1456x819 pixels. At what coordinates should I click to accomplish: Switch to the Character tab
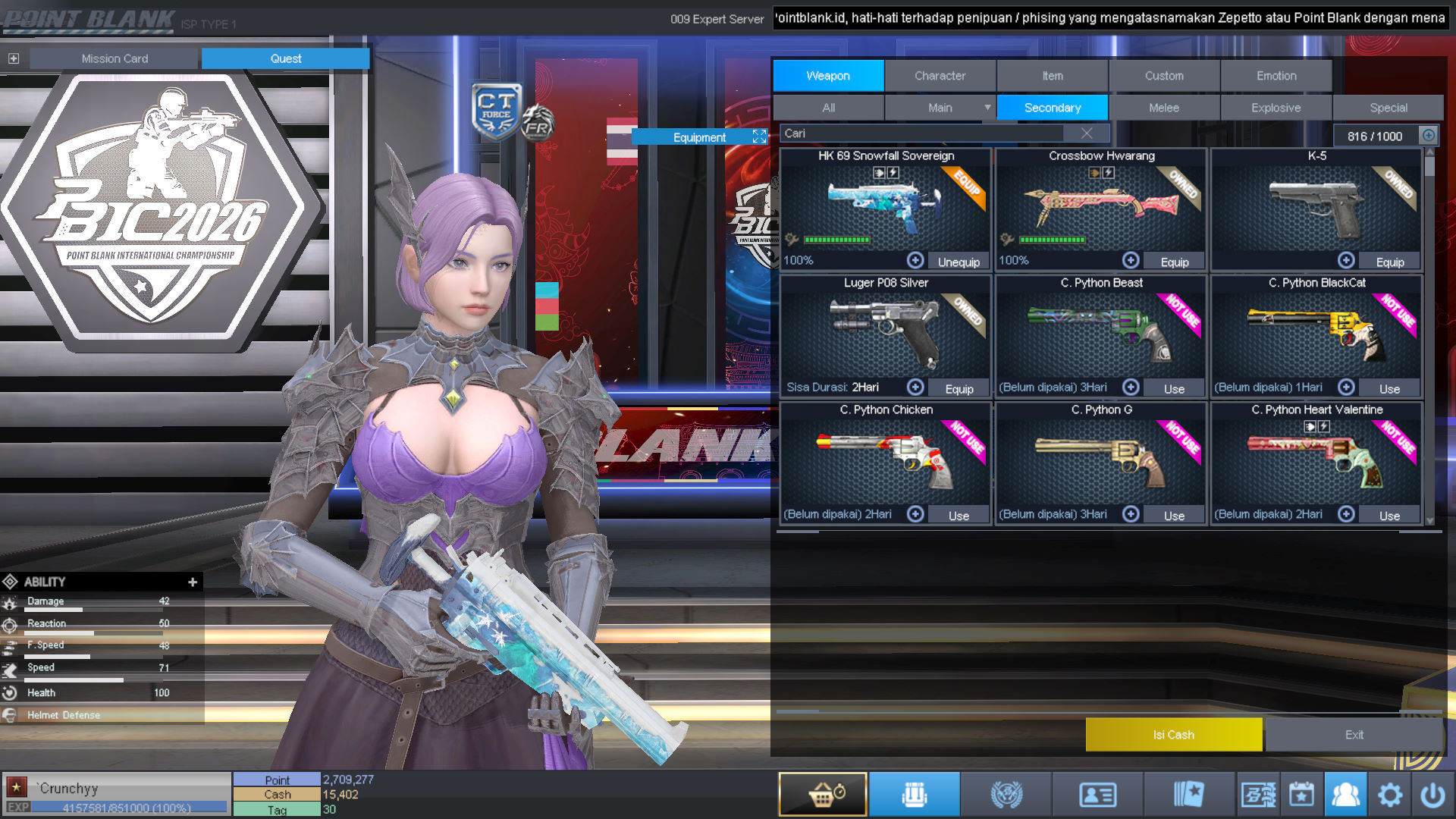pos(940,76)
